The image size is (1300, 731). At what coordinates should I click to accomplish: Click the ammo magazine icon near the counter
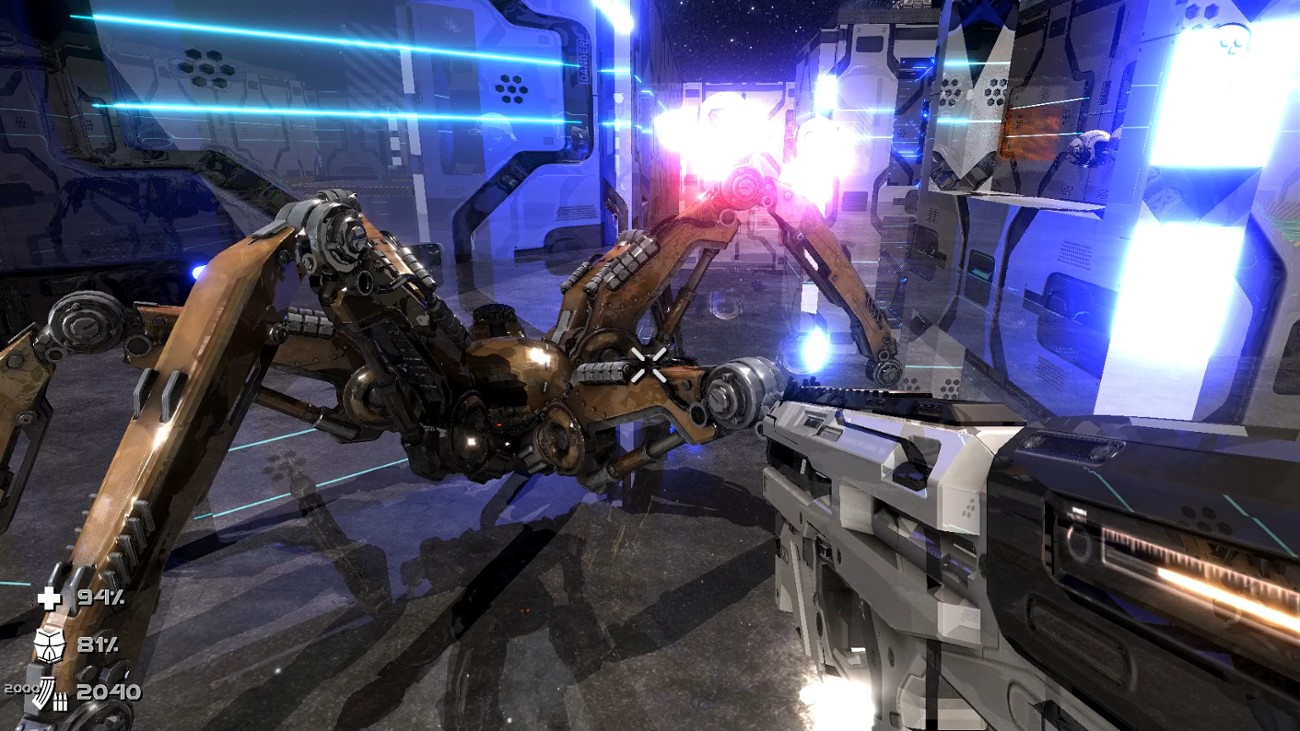tap(43, 692)
